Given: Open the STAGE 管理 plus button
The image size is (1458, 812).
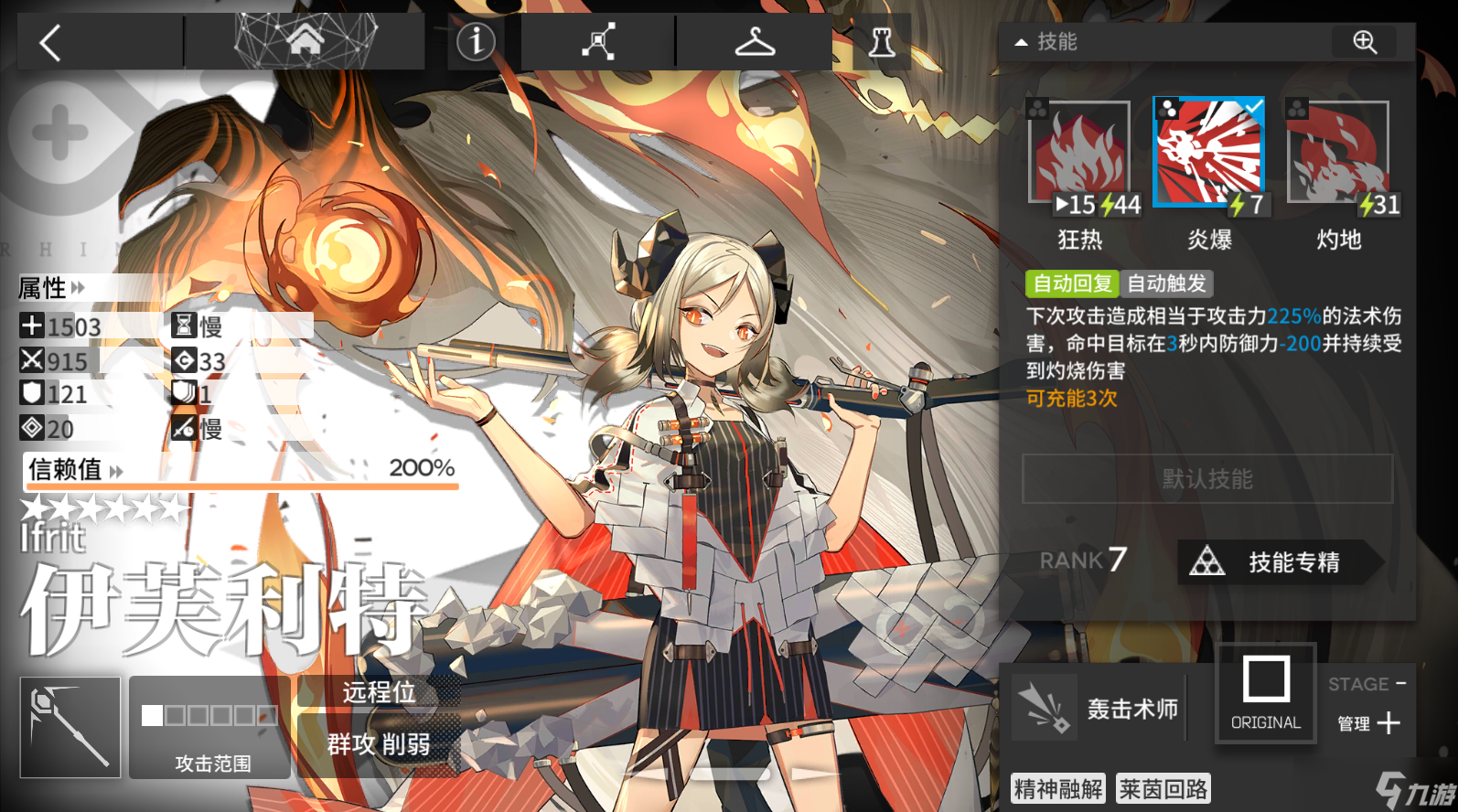Looking at the screenshot, I should pyautogui.click(x=1388, y=723).
